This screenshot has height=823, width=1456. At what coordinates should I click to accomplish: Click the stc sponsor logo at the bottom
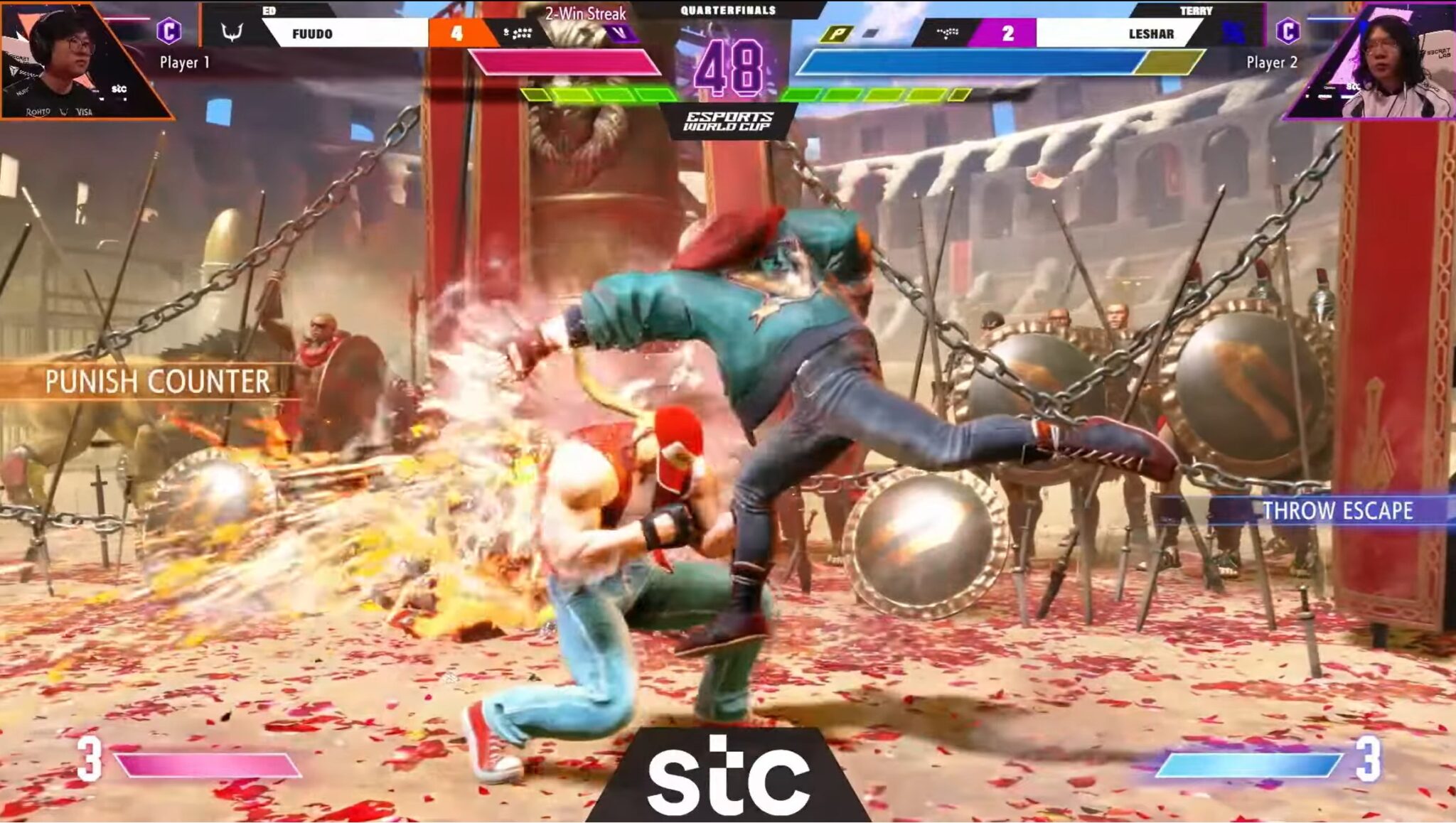pos(728,775)
